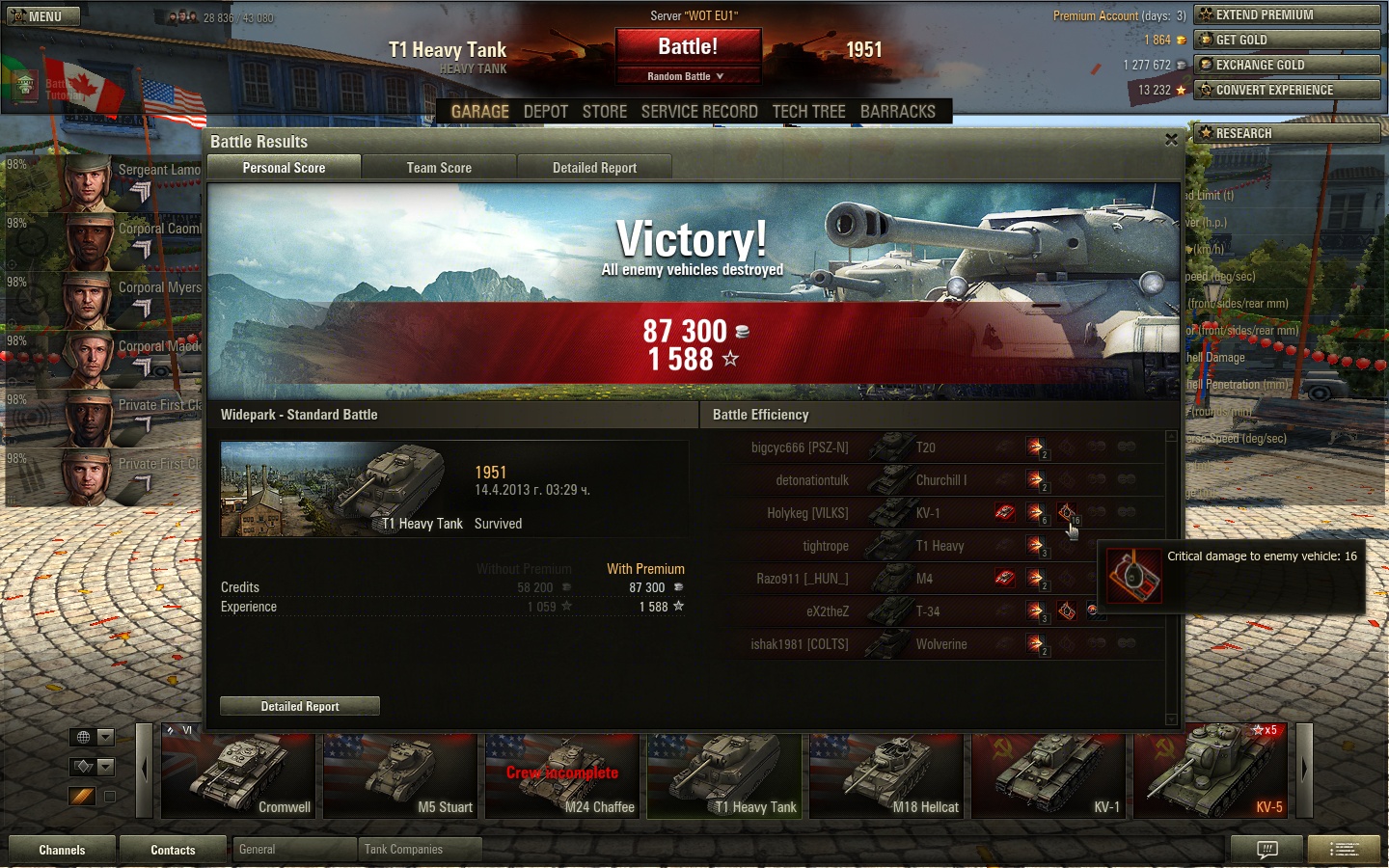Start a match with the Battle! button

tap(688, 47)
